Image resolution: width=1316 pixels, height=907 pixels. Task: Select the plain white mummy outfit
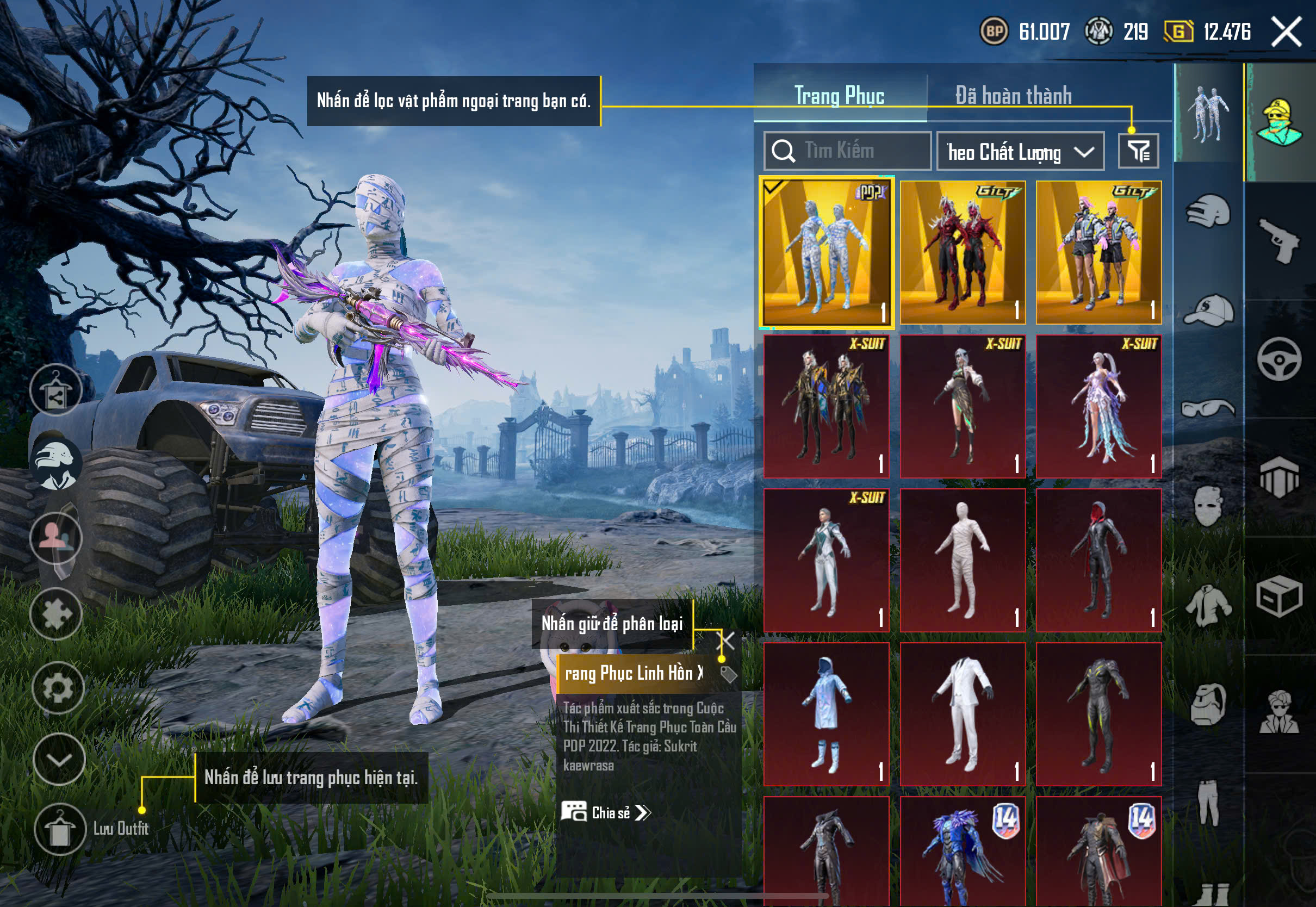[963, 560]
